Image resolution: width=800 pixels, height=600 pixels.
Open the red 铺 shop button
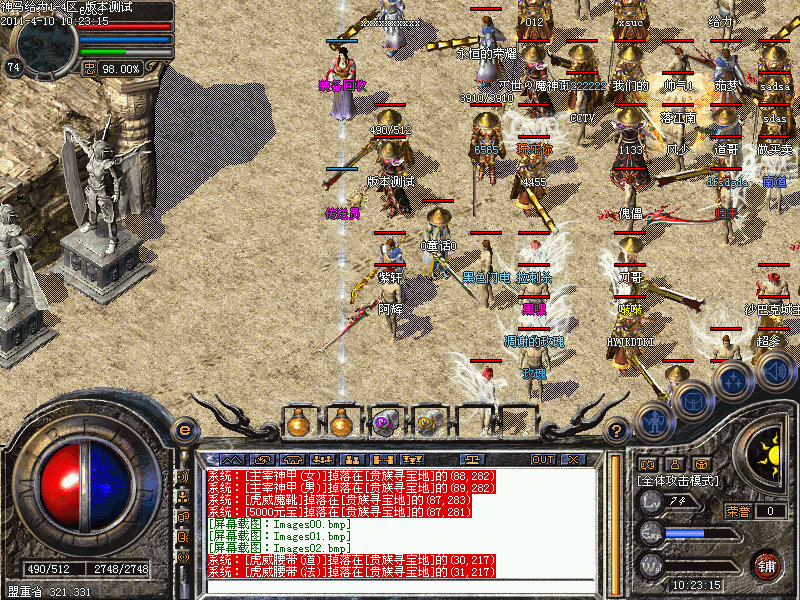767,564
